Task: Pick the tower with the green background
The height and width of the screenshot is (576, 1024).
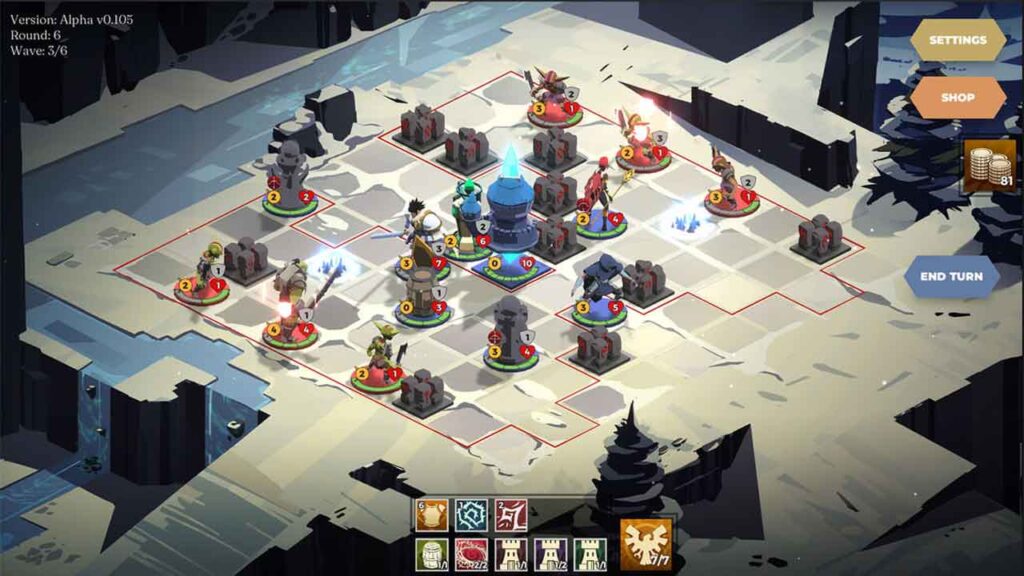Action: click(x=589, y=555)
